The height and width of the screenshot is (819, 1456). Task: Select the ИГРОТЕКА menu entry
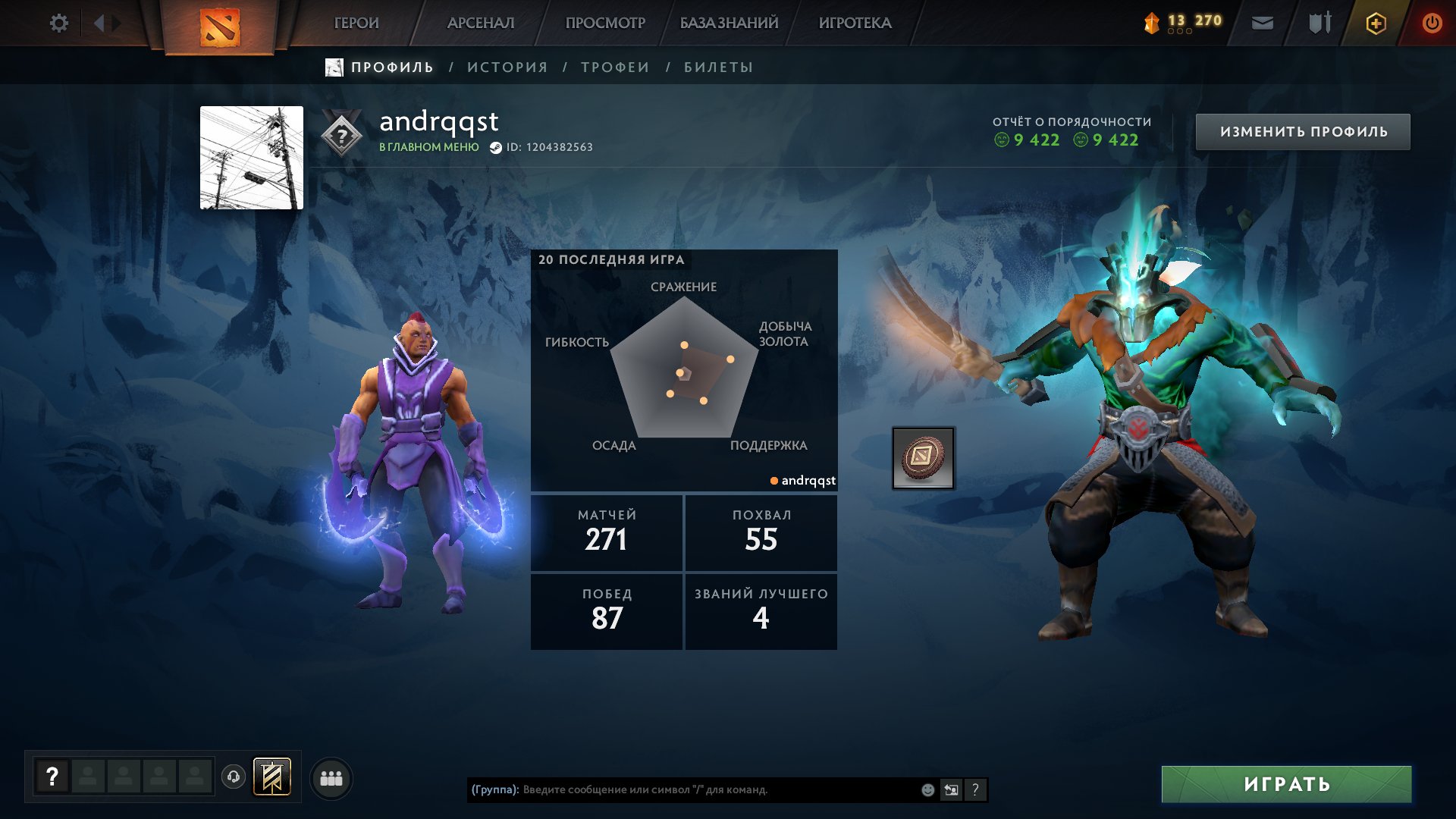point(855,24)
